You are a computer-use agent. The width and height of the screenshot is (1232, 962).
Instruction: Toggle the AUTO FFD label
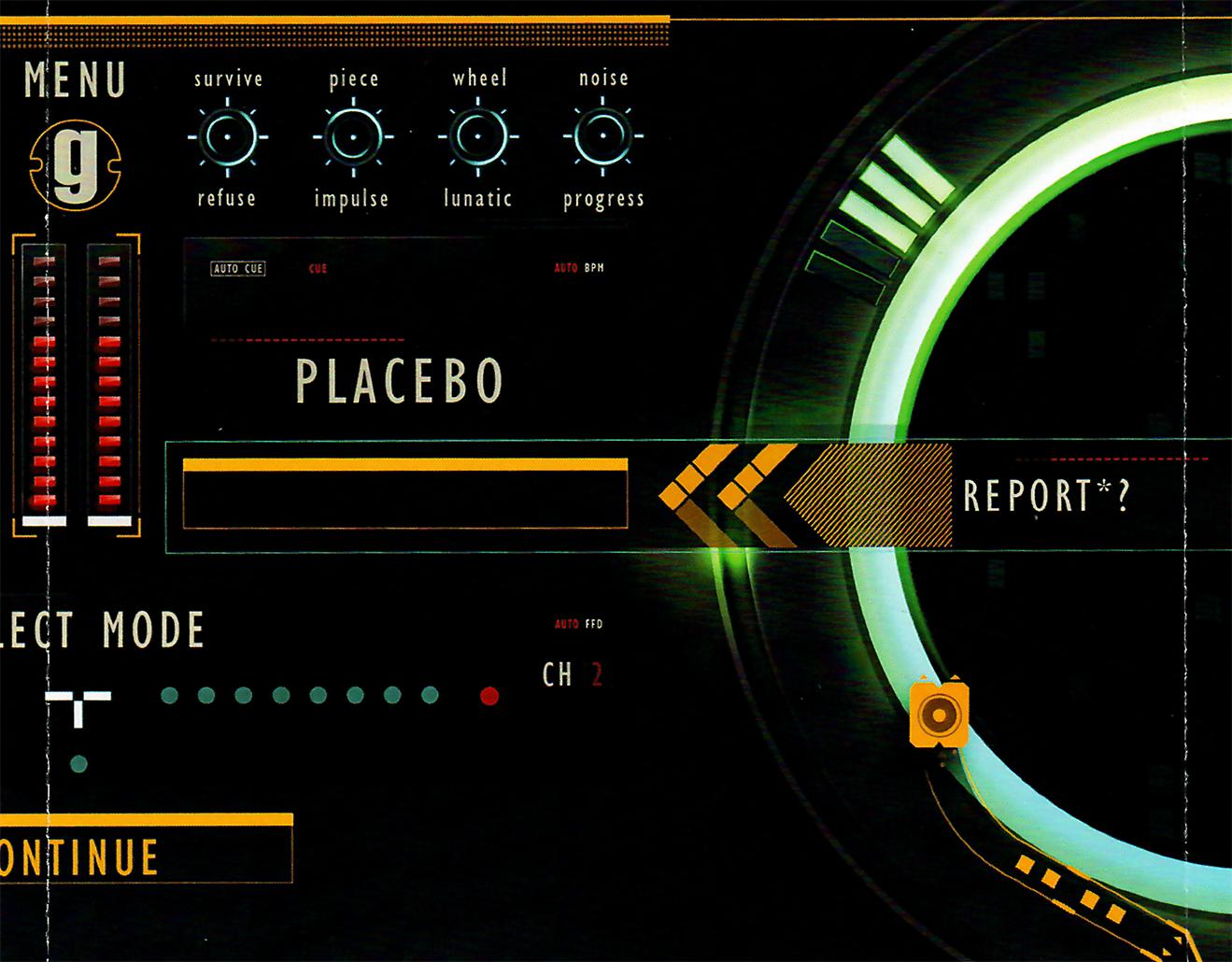(x=578, y=624)
